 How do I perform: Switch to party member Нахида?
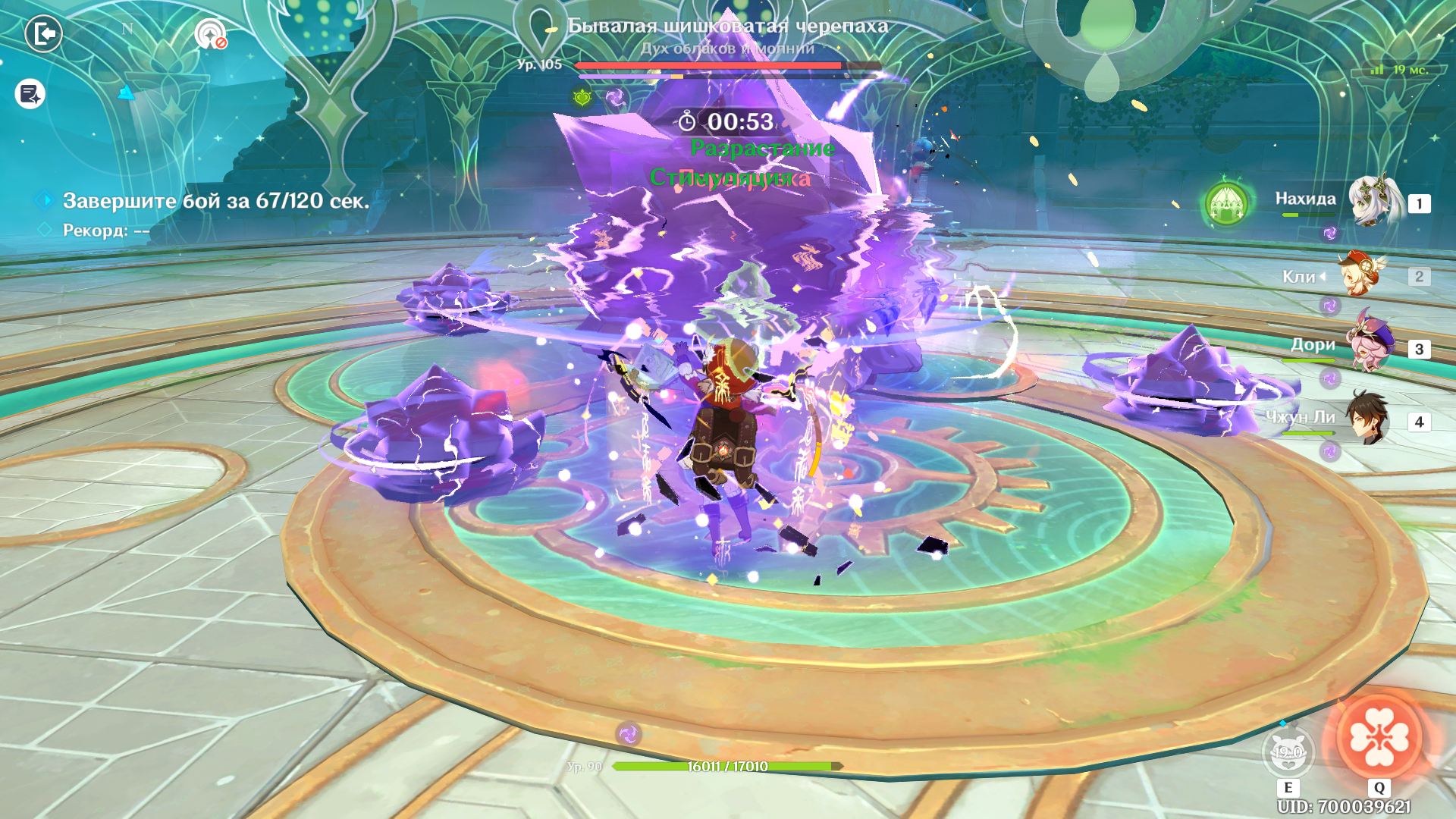click(1373, 201)
